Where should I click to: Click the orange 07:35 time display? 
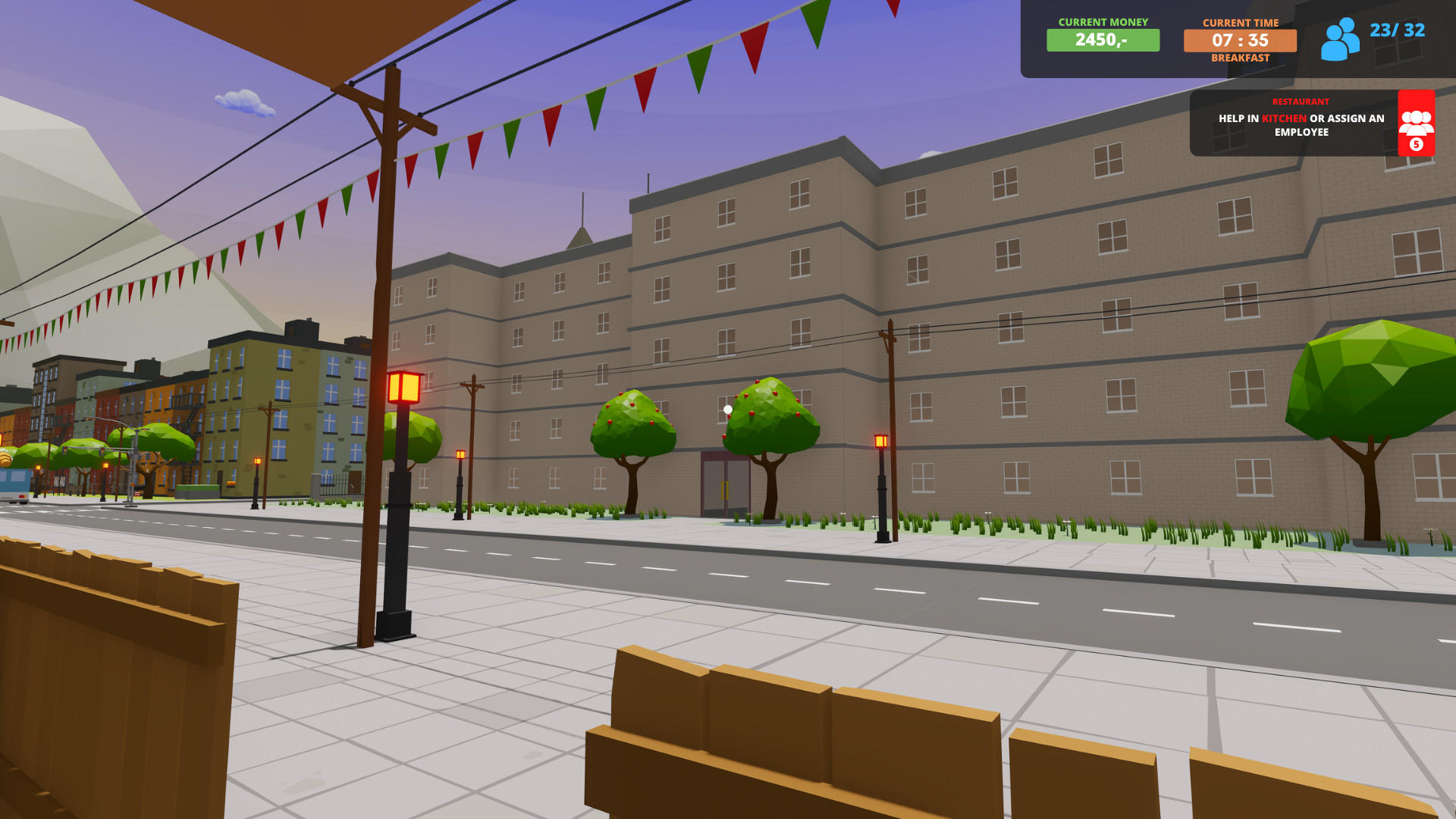1240,41
